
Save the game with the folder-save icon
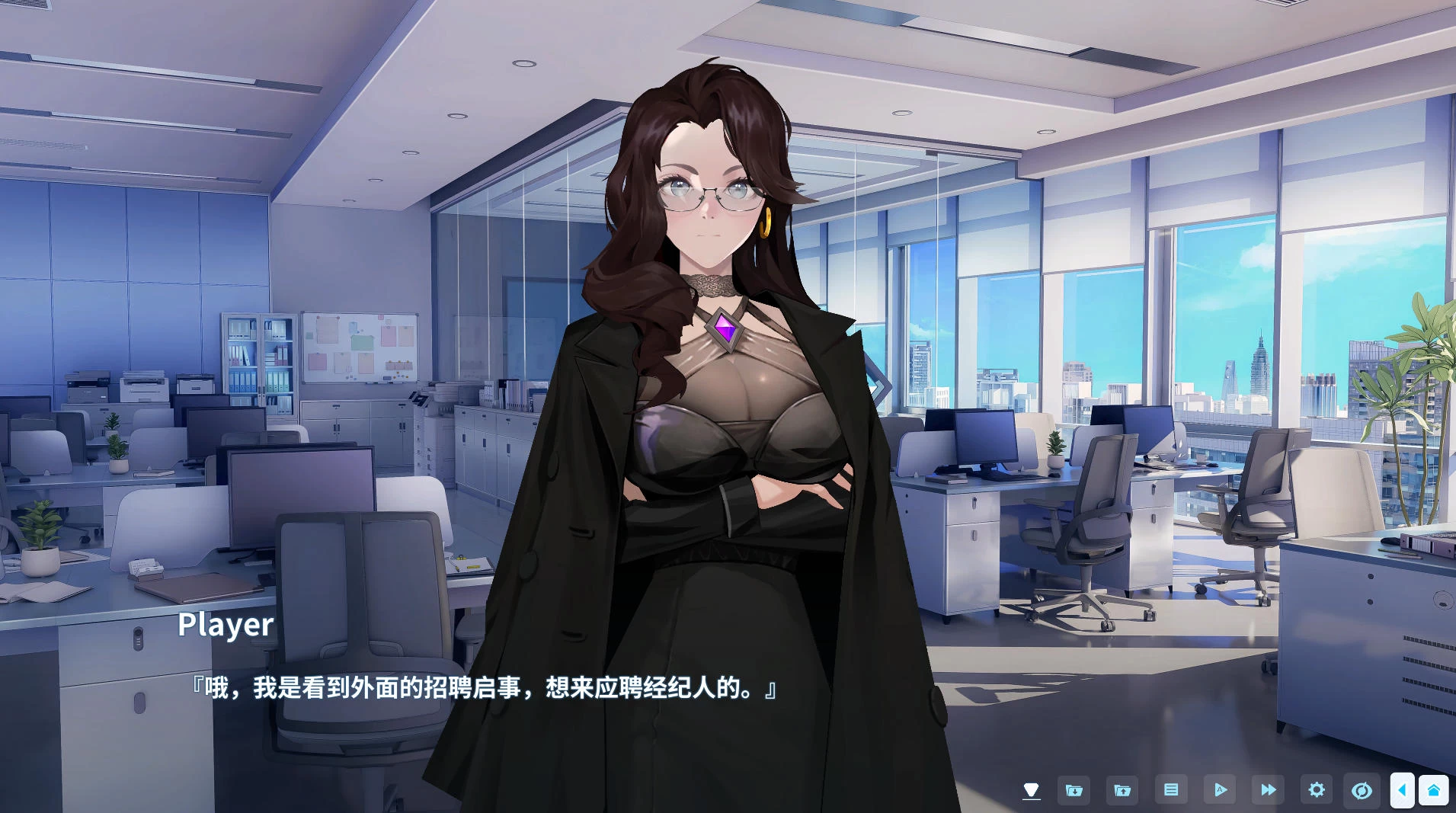pos(1074,790)
